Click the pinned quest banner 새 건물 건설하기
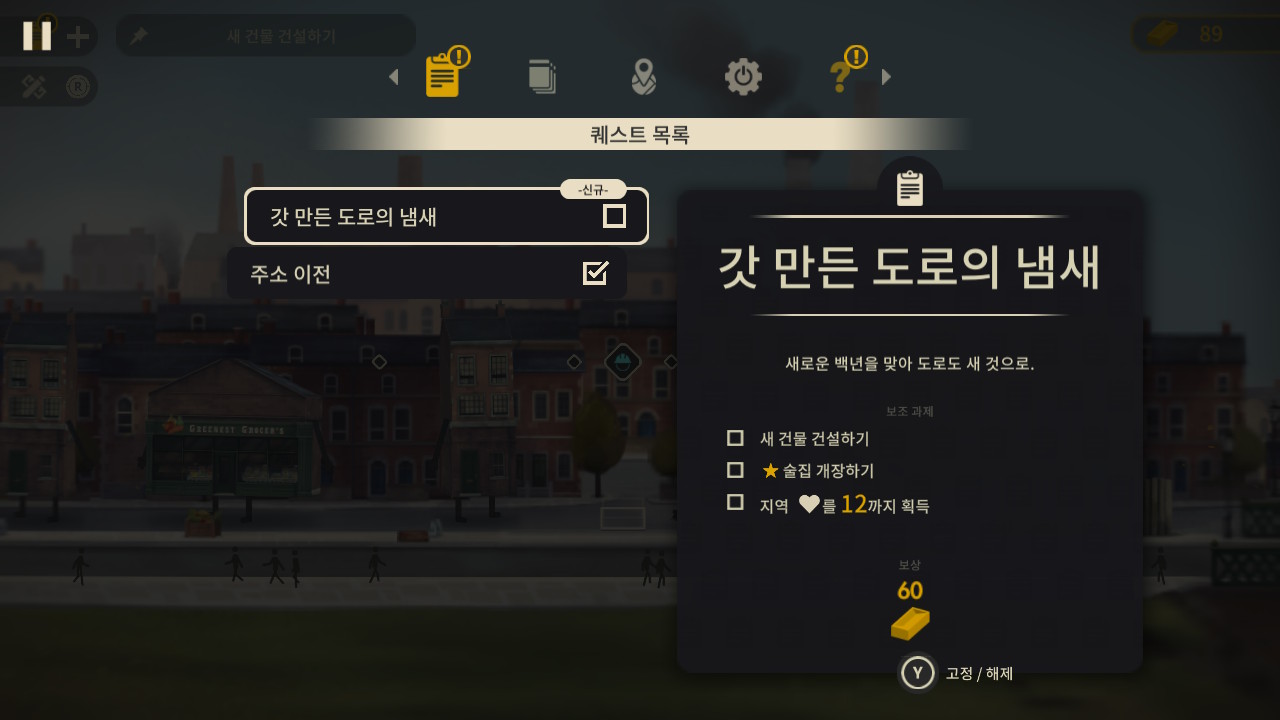Screen dimensions: 1280x720 click(x=265, y=35)
